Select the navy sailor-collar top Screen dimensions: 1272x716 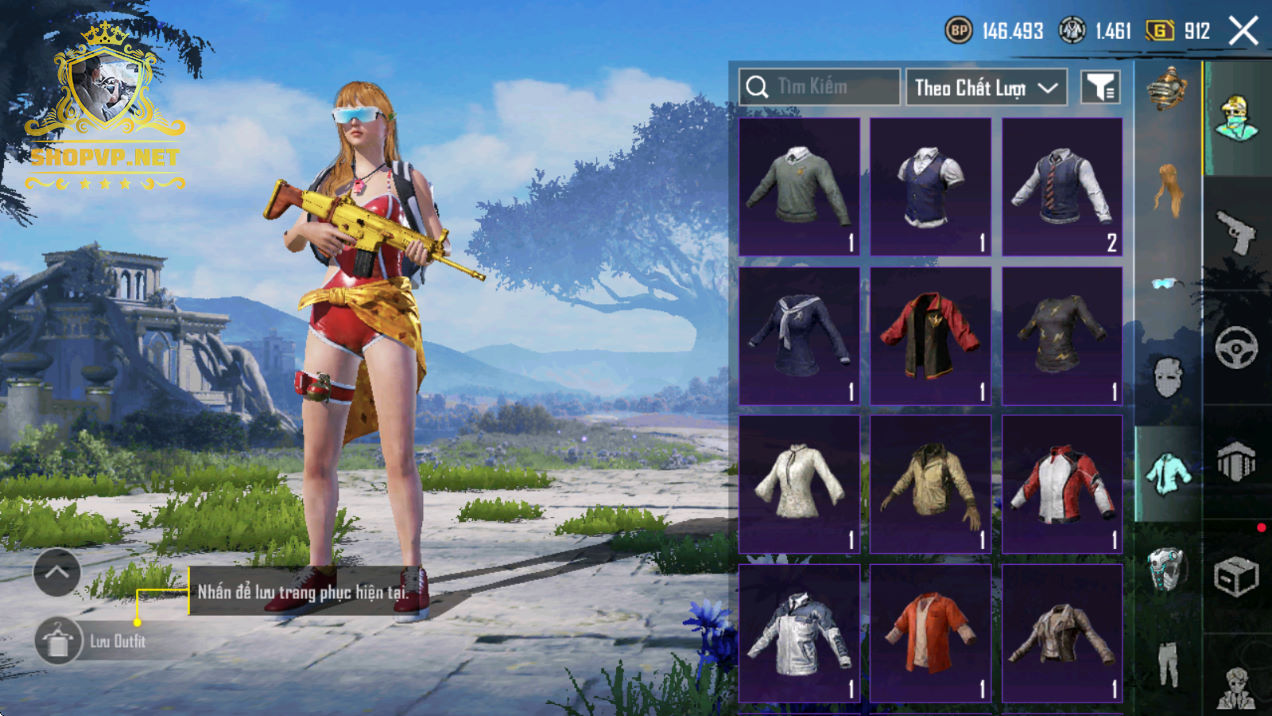pos(799,335)
